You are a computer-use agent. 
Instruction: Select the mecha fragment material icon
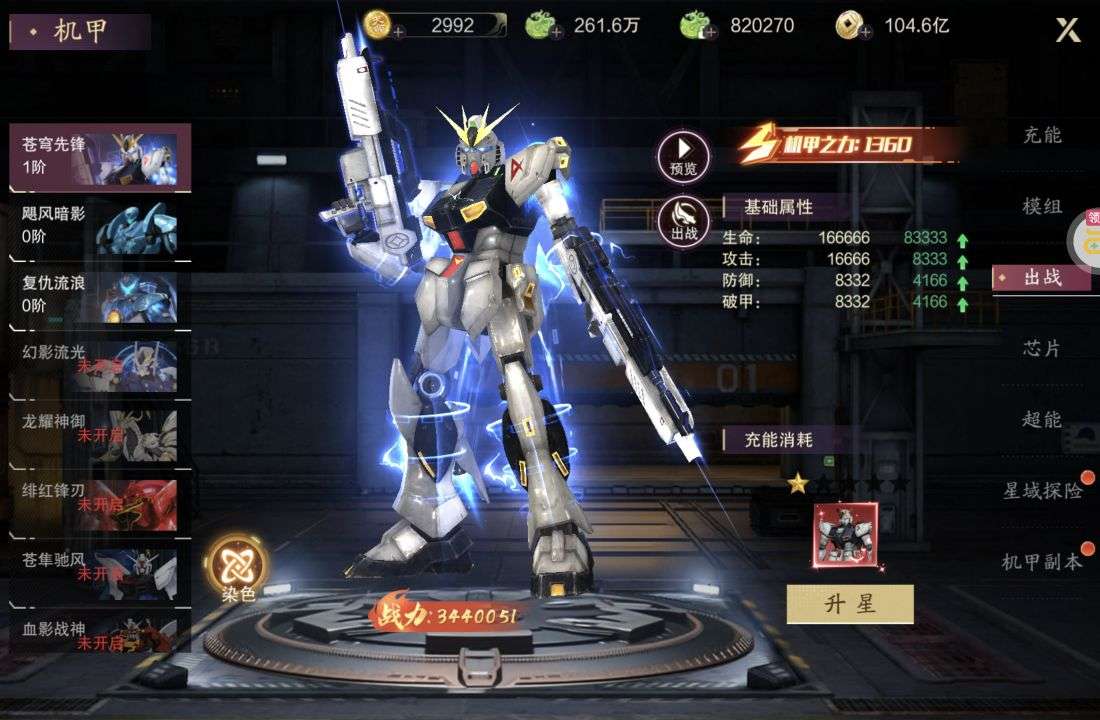coord(846,535)
